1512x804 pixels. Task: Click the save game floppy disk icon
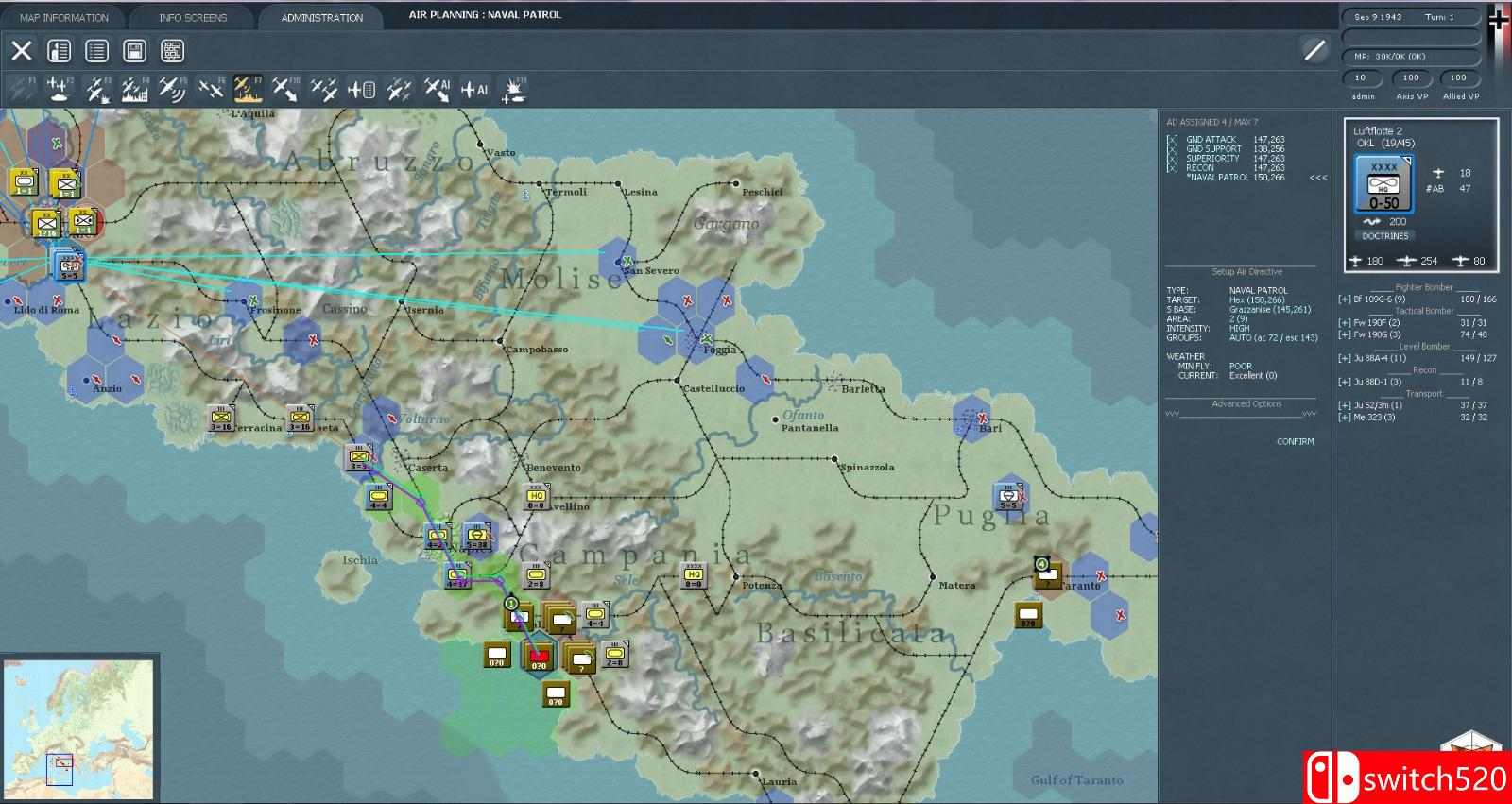coord(134,51)
